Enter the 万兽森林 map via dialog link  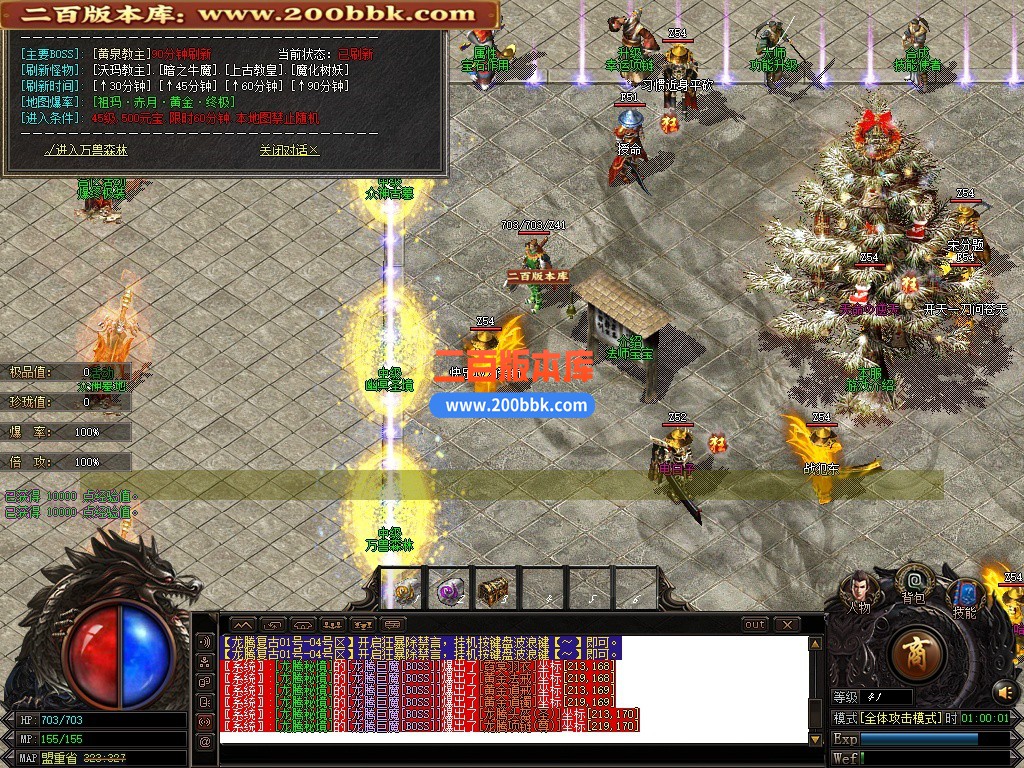click(86, 150)
